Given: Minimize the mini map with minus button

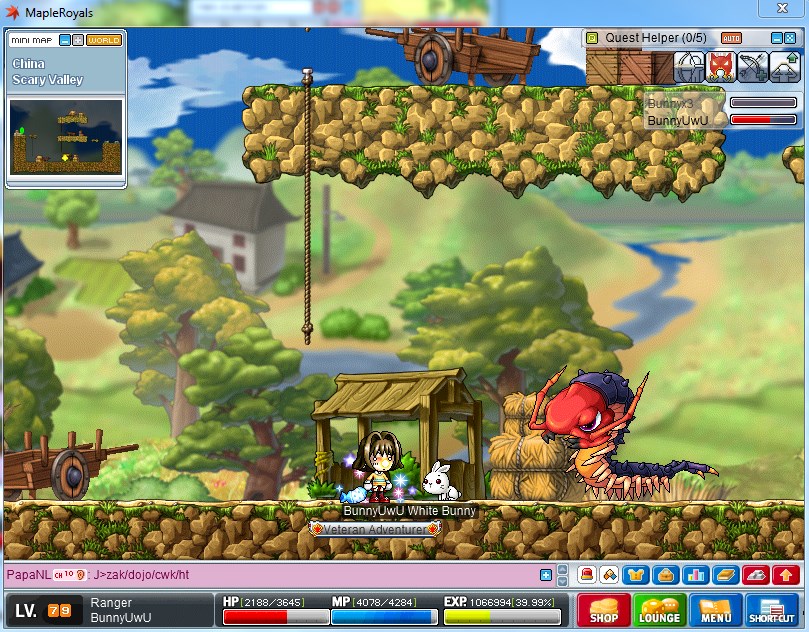Looking at the screenshot, I should (65, 40).
